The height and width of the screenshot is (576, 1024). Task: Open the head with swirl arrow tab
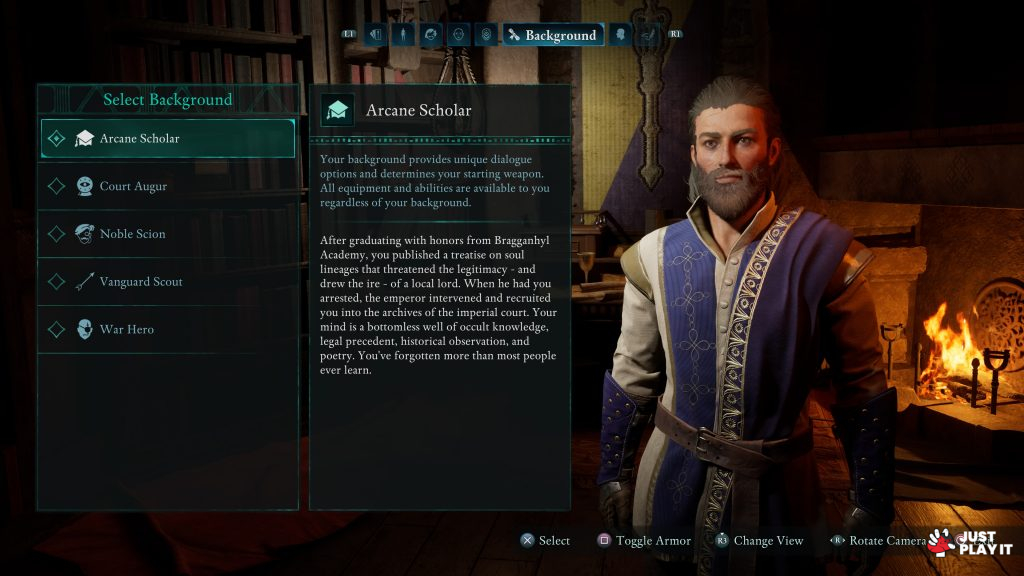coord(431,35)
